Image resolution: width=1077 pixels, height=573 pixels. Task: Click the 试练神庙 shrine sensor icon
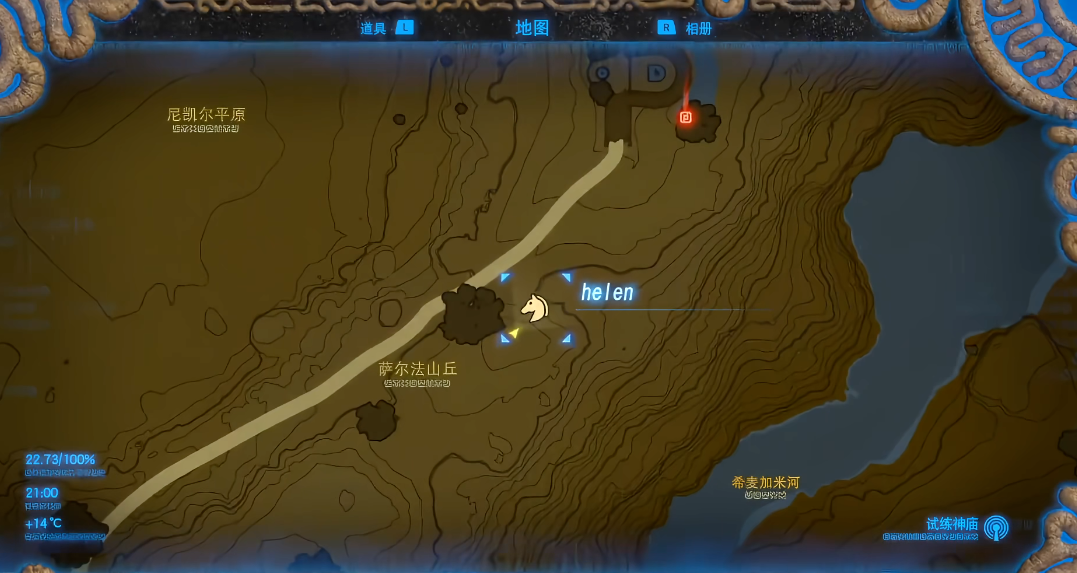point(996,527)
